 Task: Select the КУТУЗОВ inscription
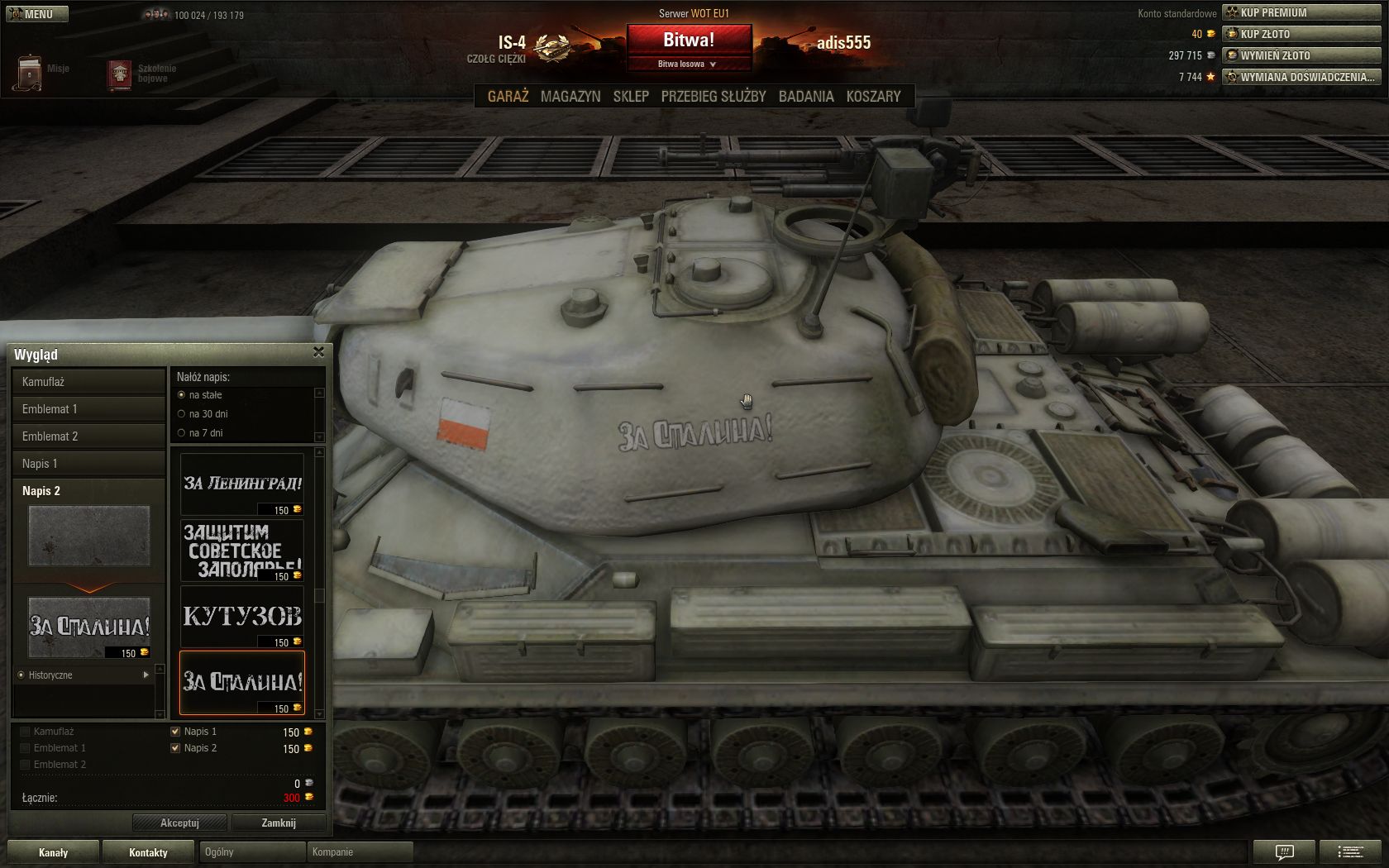pos(242,617)
